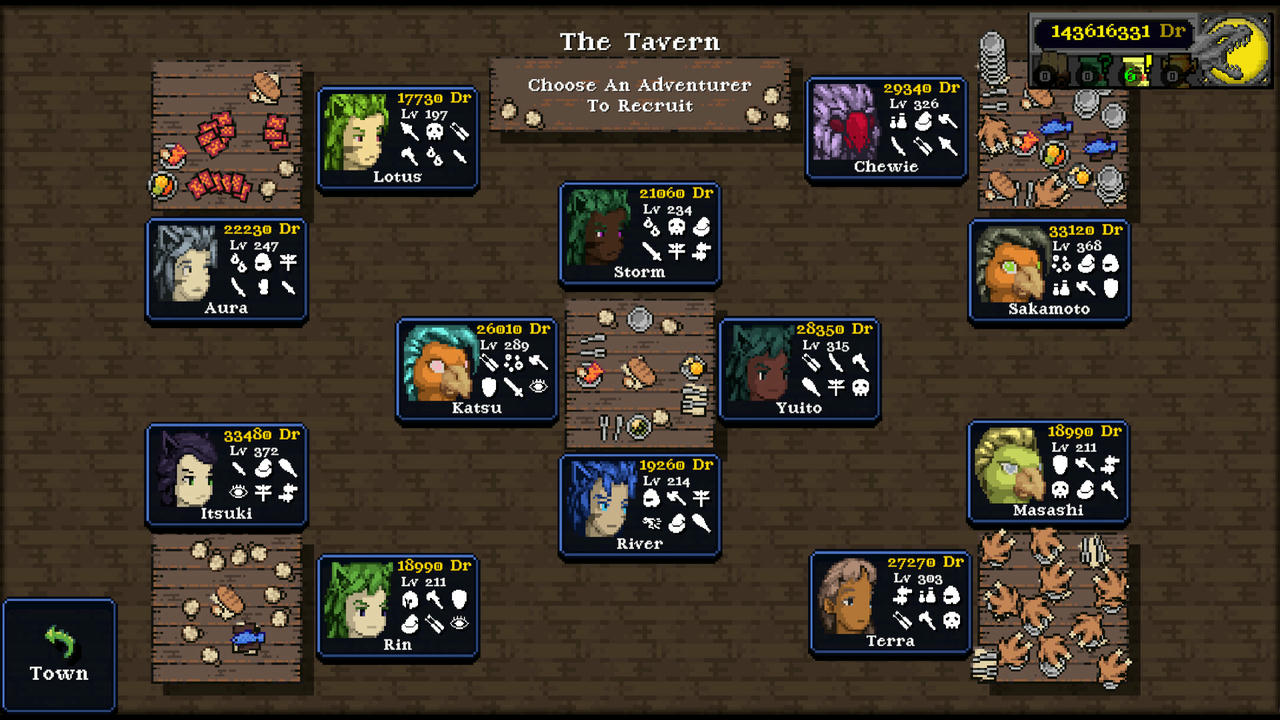Select Chewie's card to recruit him
Viewport: 1280px width, 720px height.
886,126
